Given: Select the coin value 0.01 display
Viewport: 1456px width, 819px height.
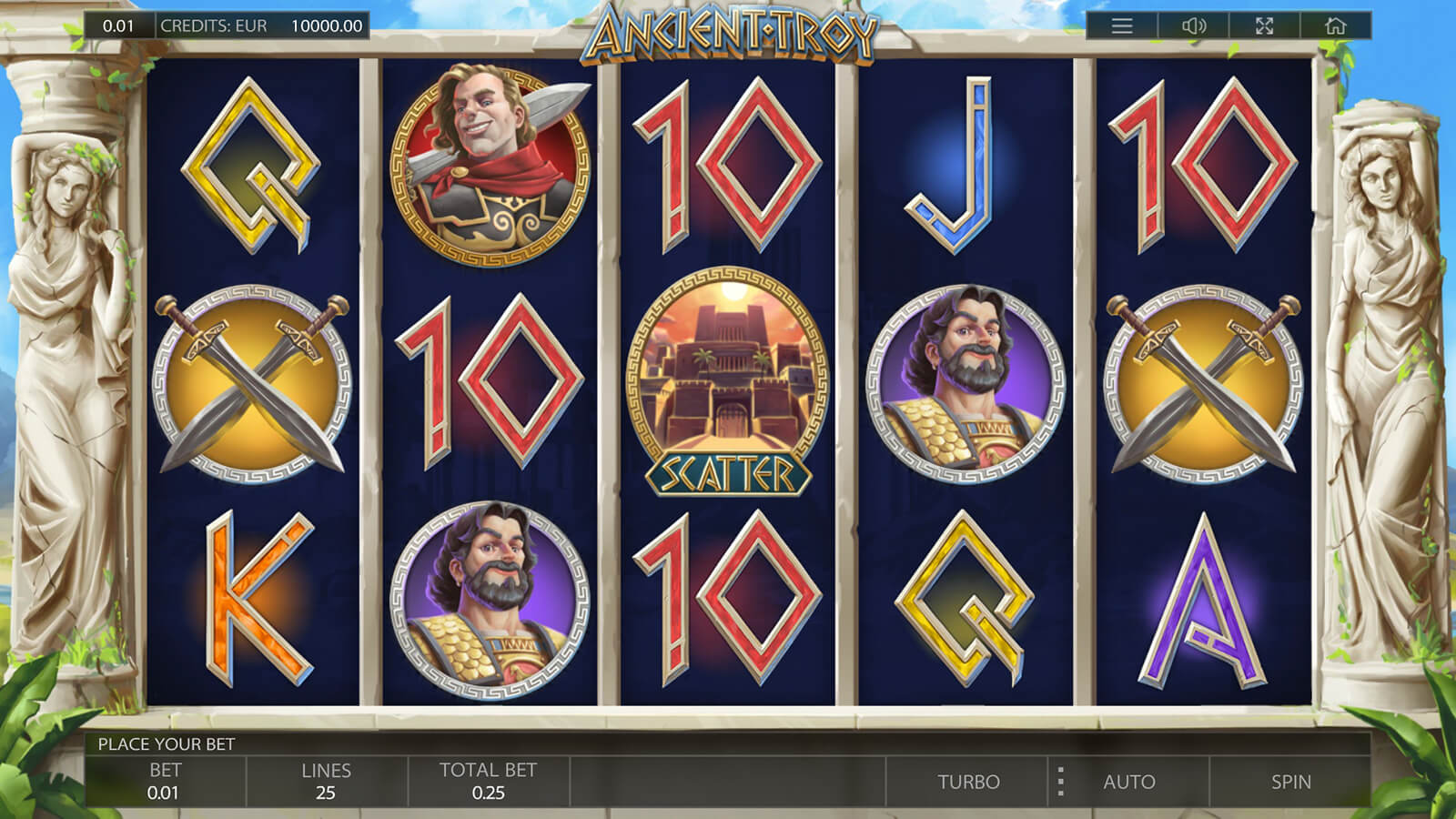Looking at the screenshot, I should pos(118,25).
